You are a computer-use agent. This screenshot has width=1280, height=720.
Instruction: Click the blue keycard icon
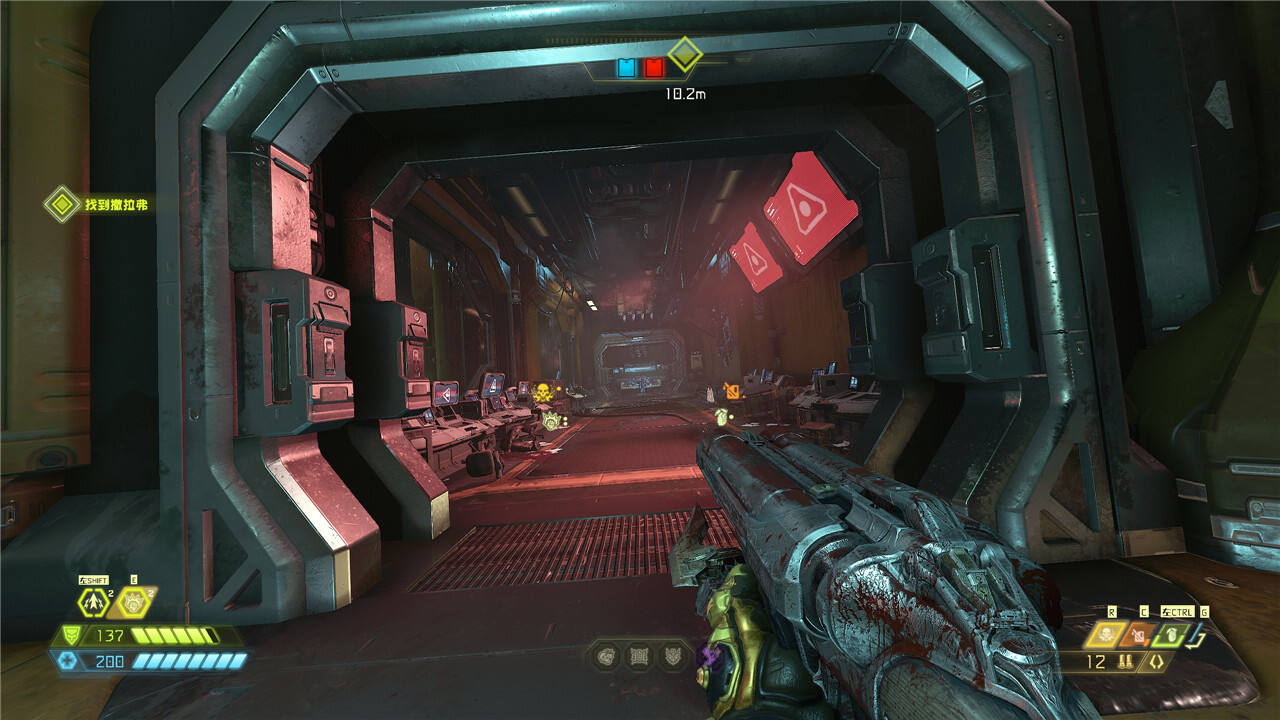coord(627,68)
